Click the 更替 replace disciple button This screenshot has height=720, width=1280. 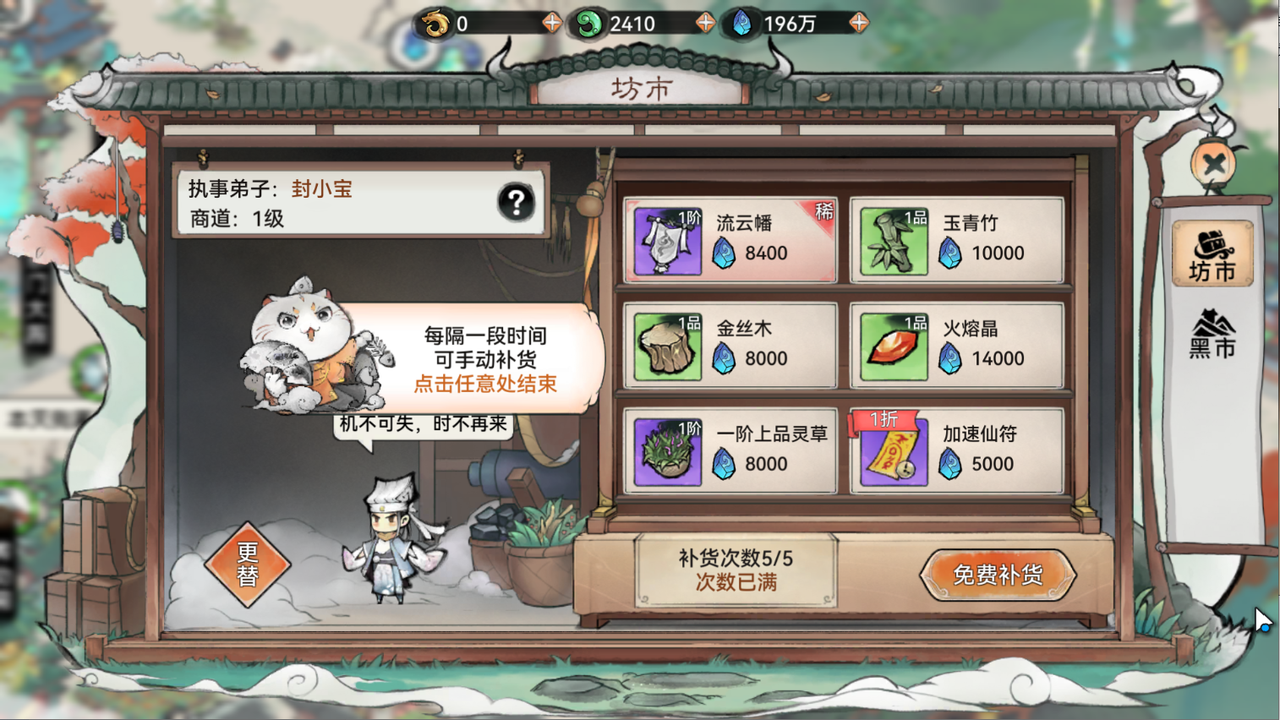pyautogui.click(x=247, y=565)
